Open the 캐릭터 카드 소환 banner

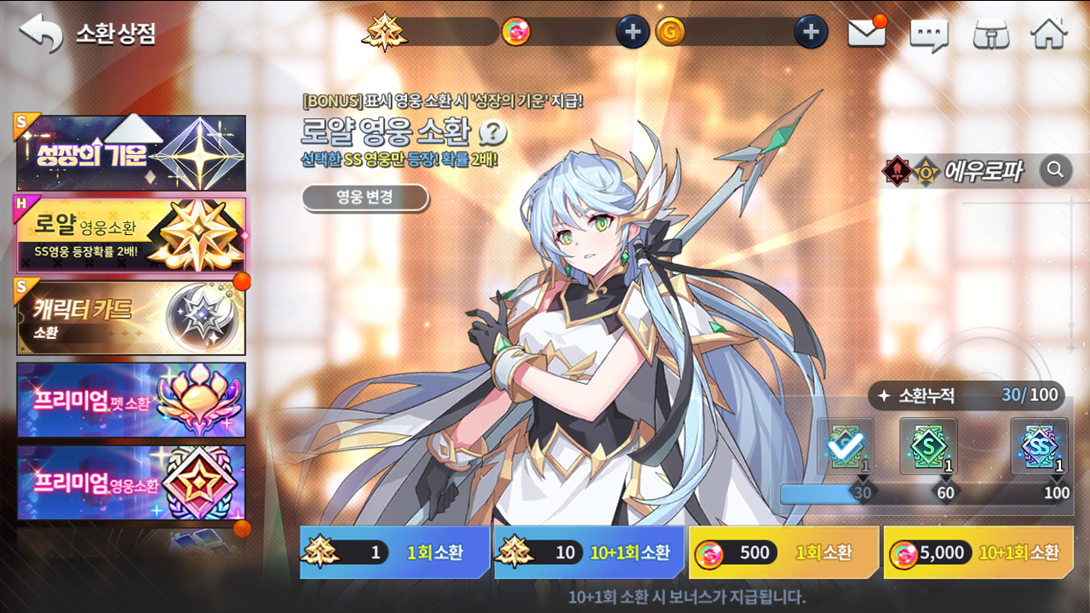click(131, 318)
